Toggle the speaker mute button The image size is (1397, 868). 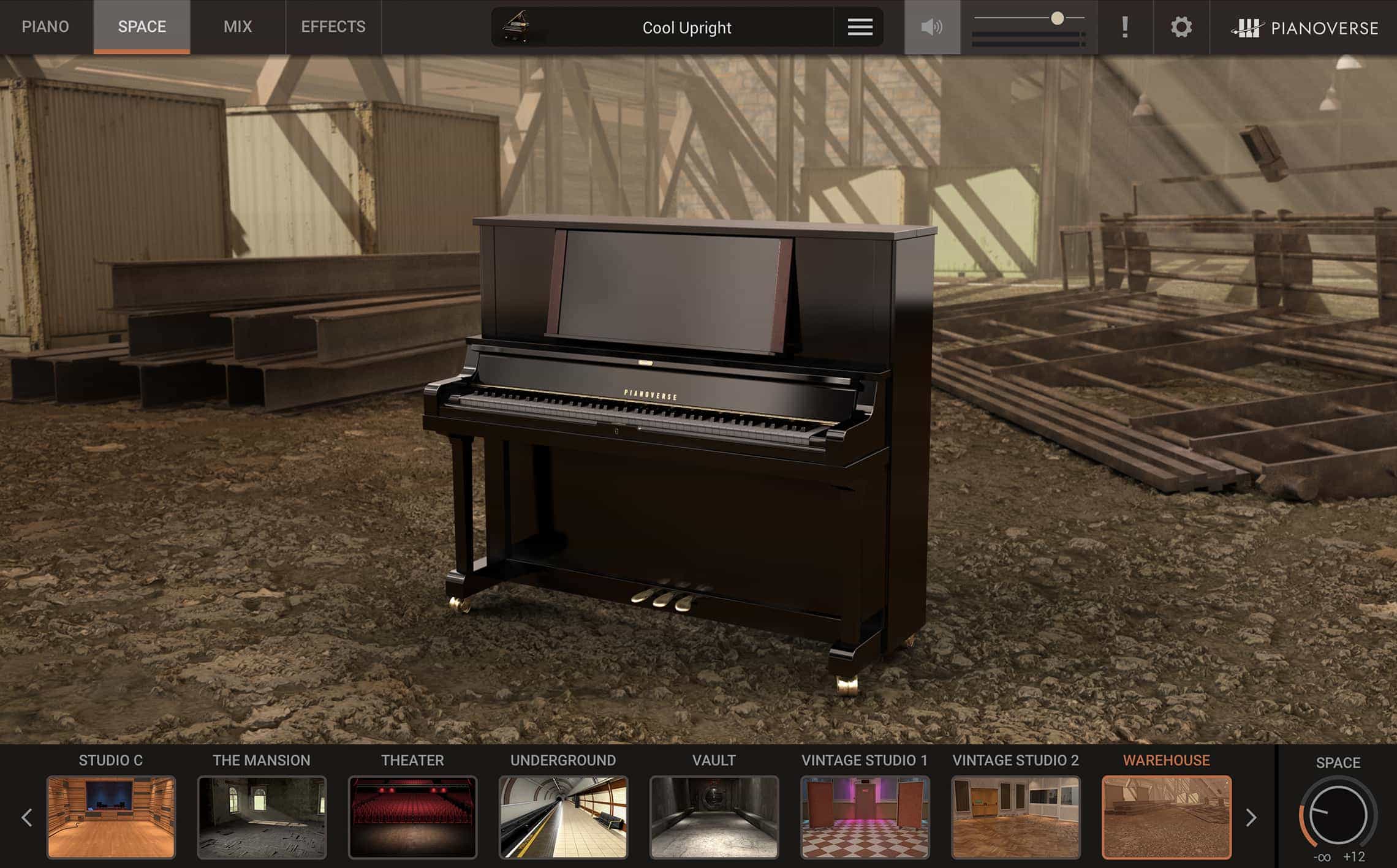coord(932,27)
